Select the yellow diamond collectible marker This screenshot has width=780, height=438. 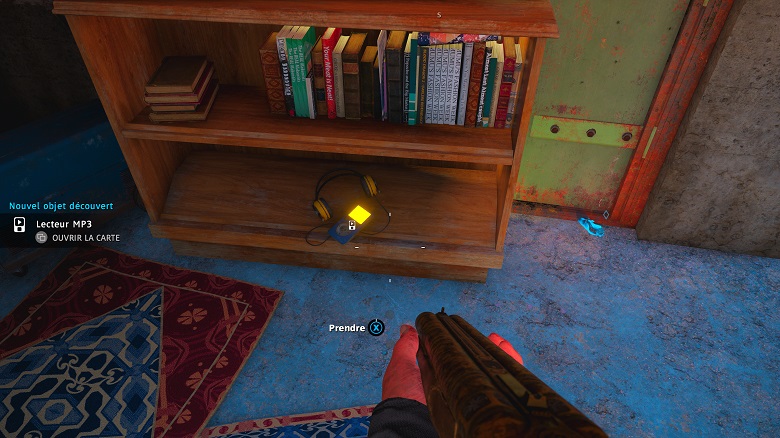pyautogui.click(x=359, y=215)
